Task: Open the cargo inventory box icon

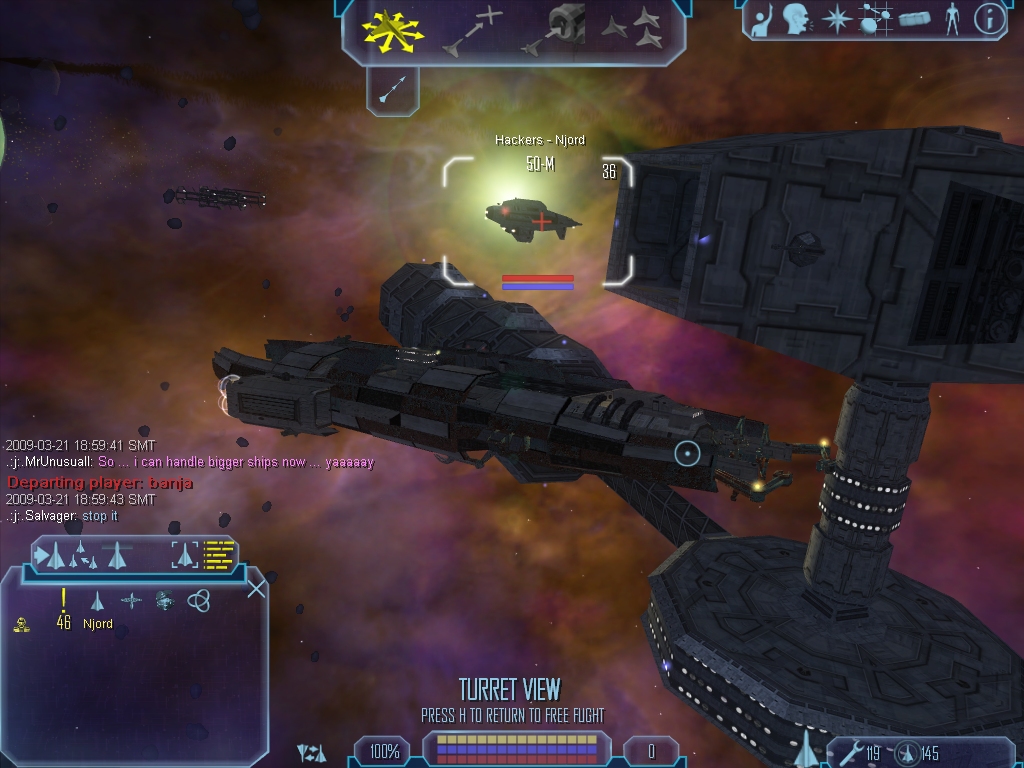Action: coord(914,19)
